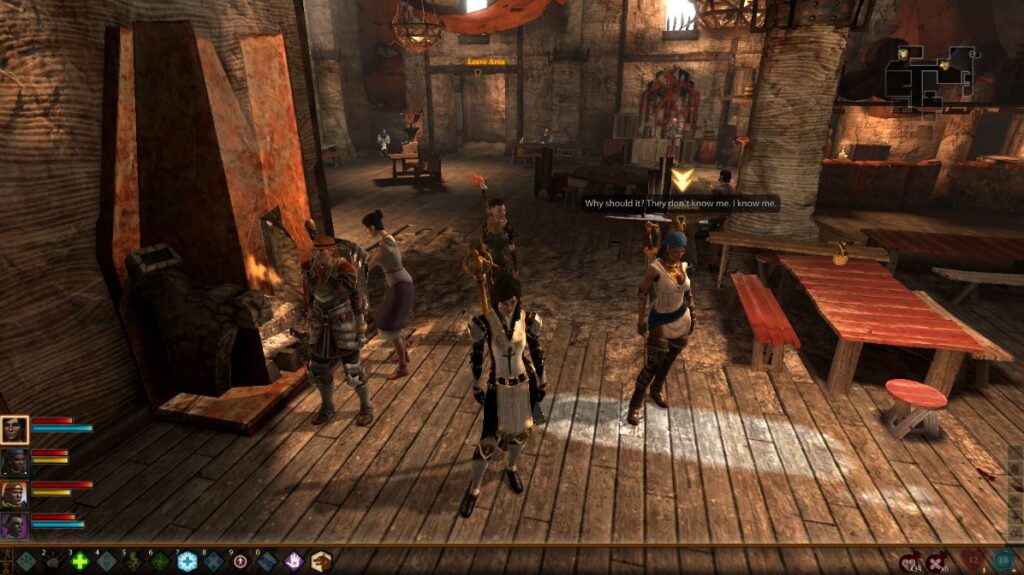Screen dimensions: 1024x575
Task: Select the blue-bandana companion portrait
Action: tap(15, 461)
